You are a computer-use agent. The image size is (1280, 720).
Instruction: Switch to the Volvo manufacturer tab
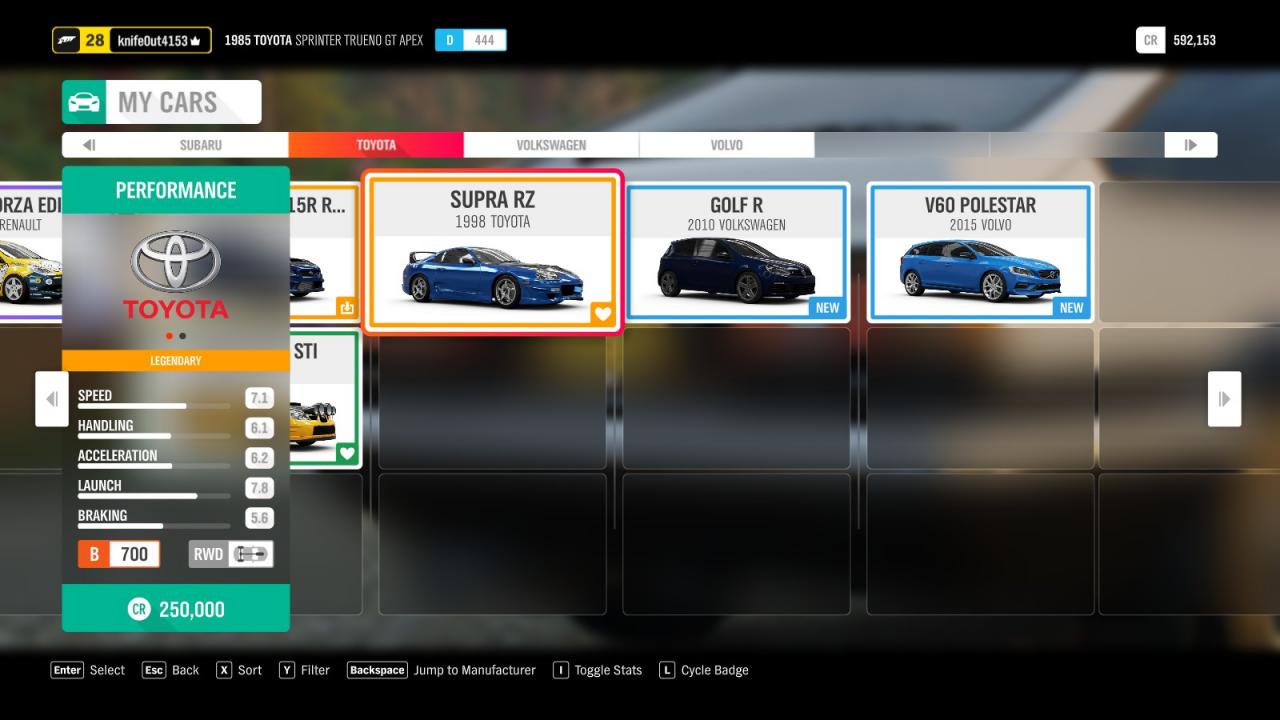tap(726, 145)
